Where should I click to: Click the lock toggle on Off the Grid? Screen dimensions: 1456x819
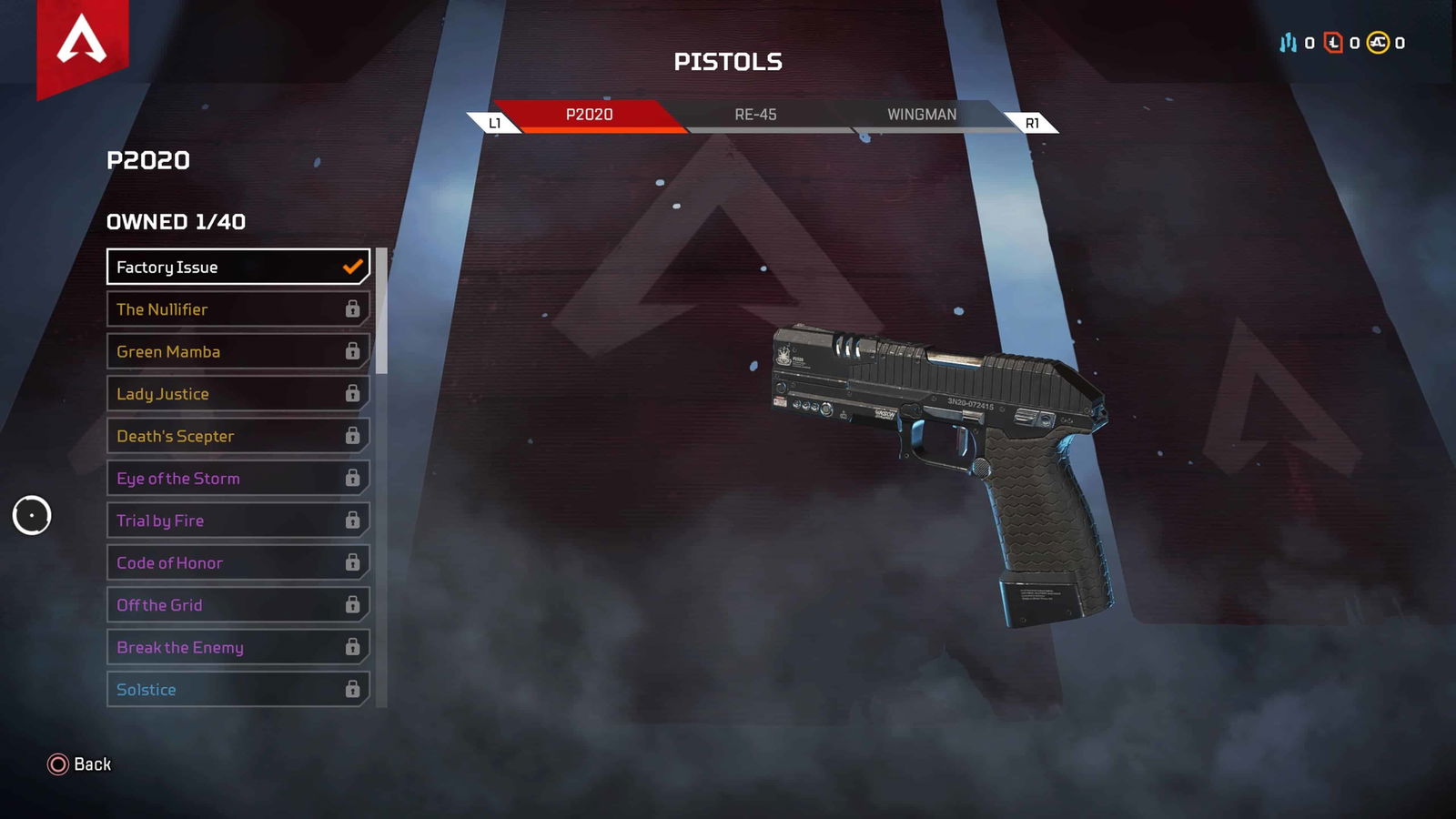353,604
